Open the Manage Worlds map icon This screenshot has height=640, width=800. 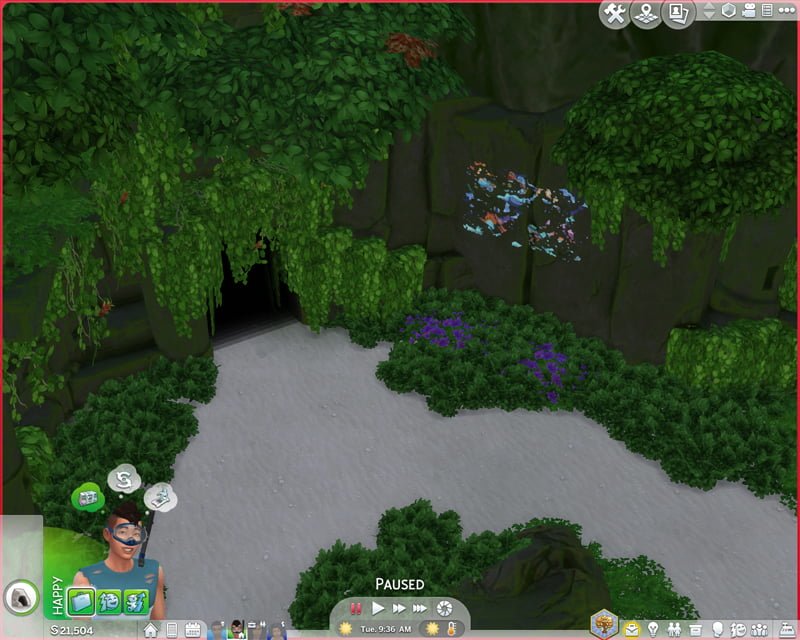tap(647, 12)
